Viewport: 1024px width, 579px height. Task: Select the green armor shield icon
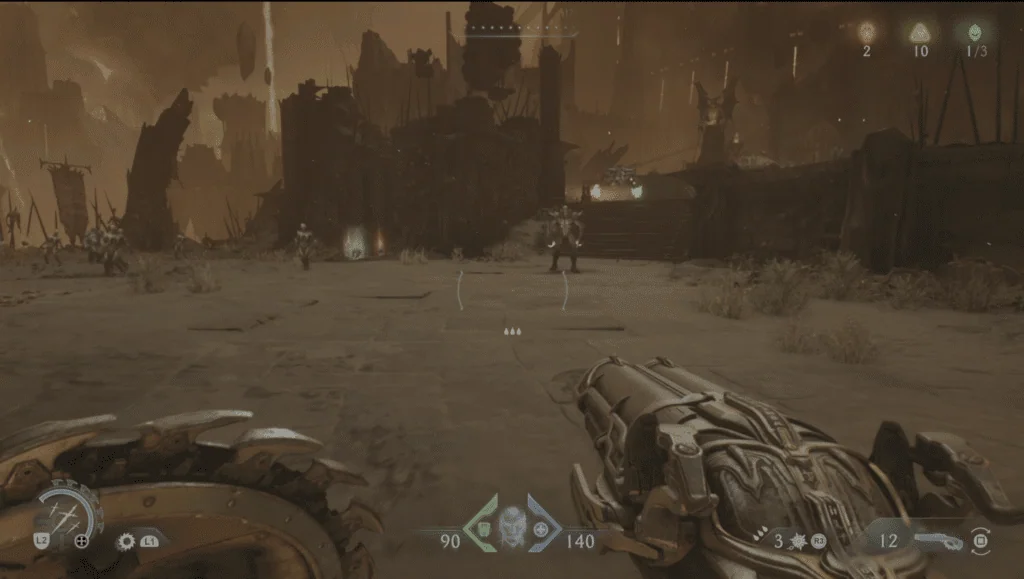click(x=483, y=528)
